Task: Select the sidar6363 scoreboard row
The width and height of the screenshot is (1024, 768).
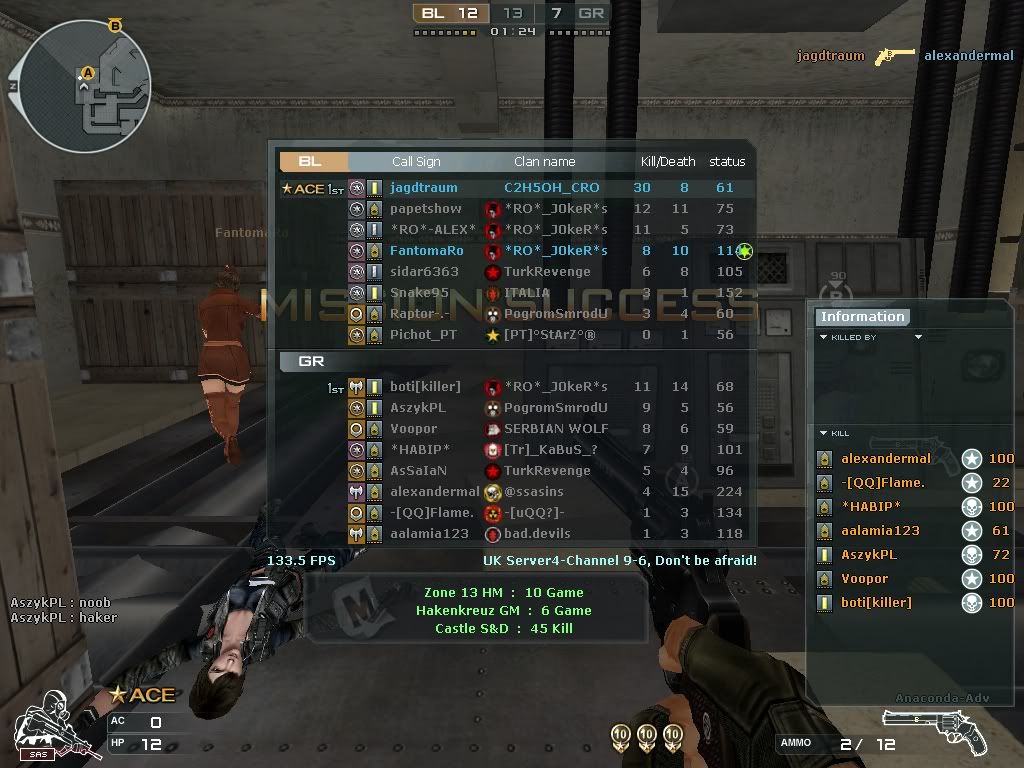Action: click(424, 272)
